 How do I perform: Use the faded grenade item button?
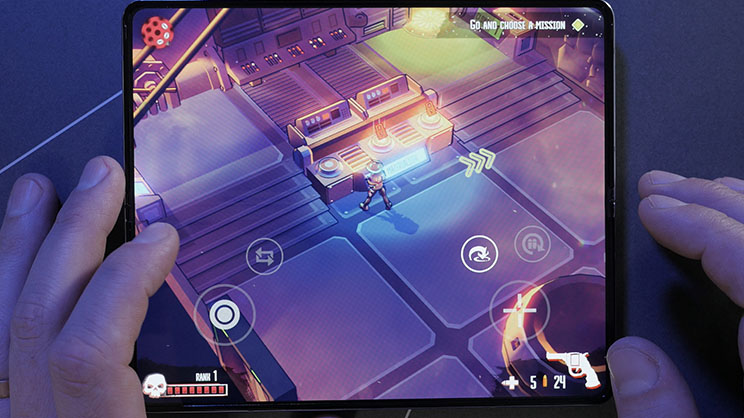tap(532, 245)
